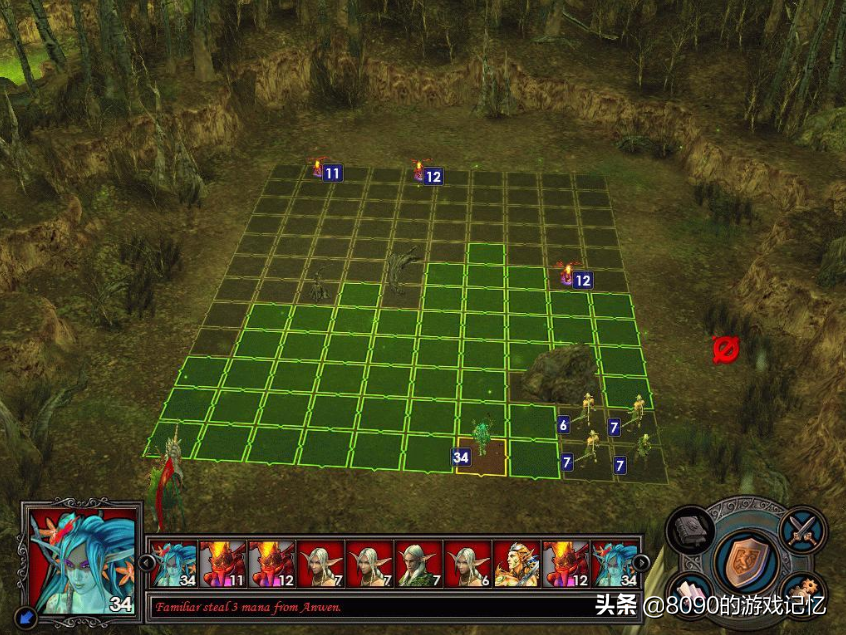Viewport: 846px width, 635px height.
Task: Pick the golden-armored hero portrait in the turn bar
Action: click(516, 564)
